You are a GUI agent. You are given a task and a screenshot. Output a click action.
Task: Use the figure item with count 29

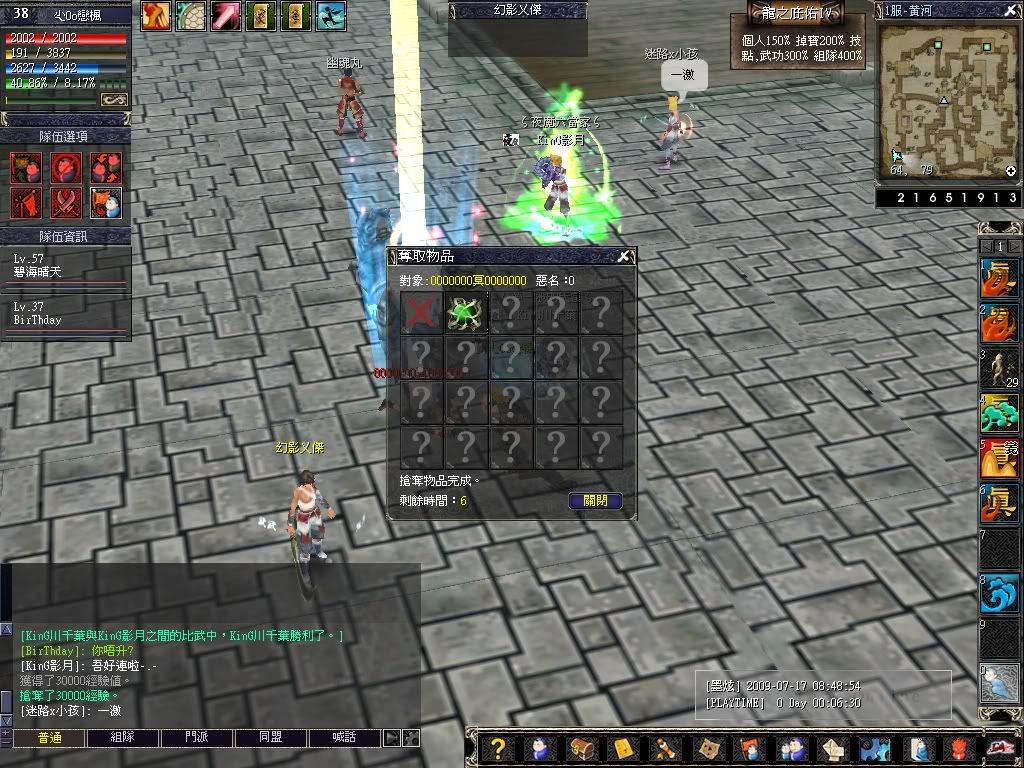[999, 369]
